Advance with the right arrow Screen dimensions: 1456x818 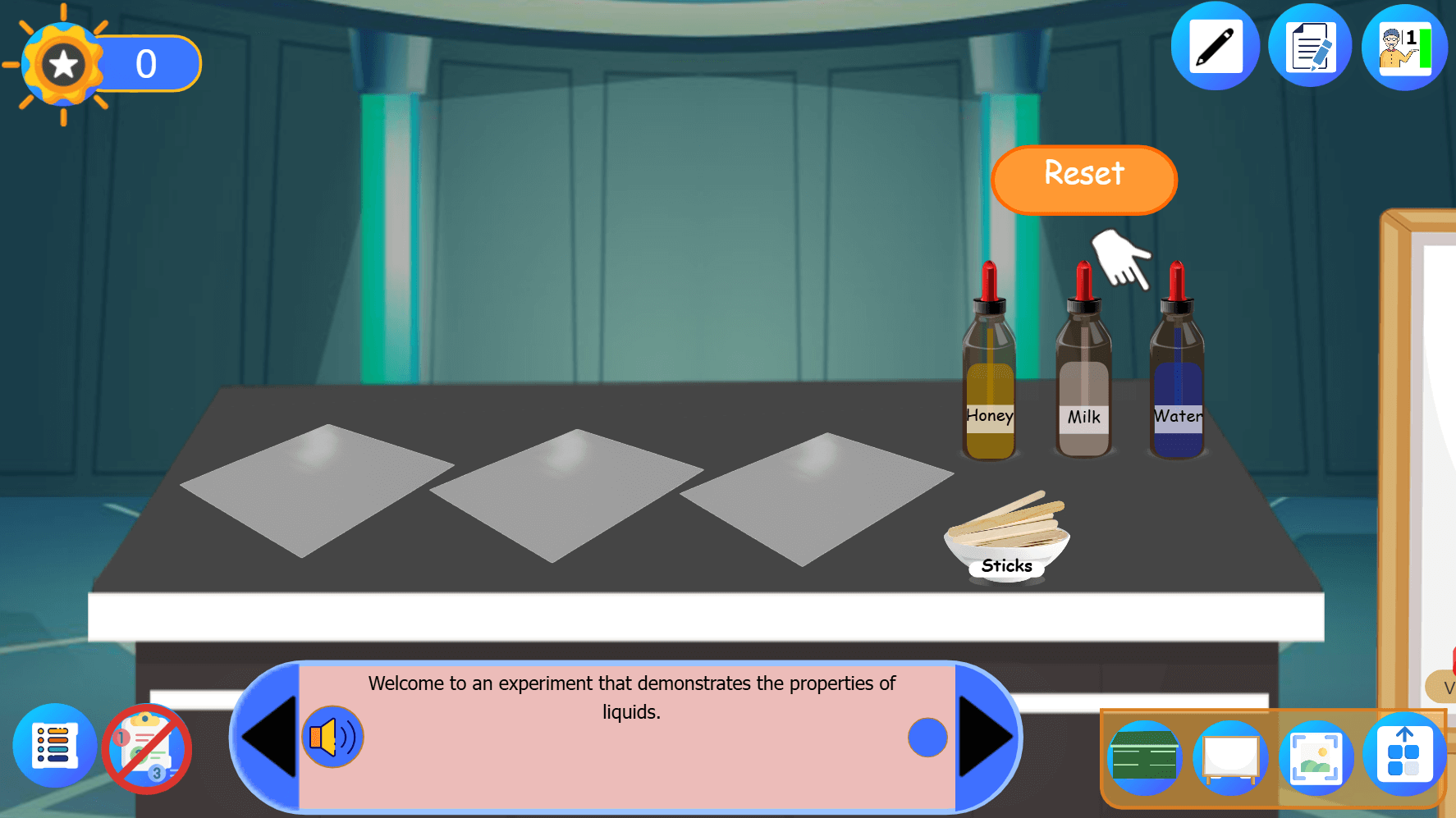tap(985, 737)
